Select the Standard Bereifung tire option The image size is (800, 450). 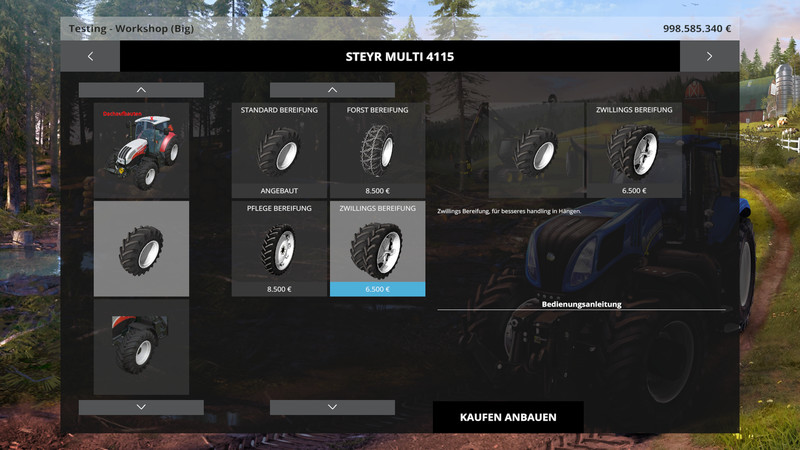point(279,149)
